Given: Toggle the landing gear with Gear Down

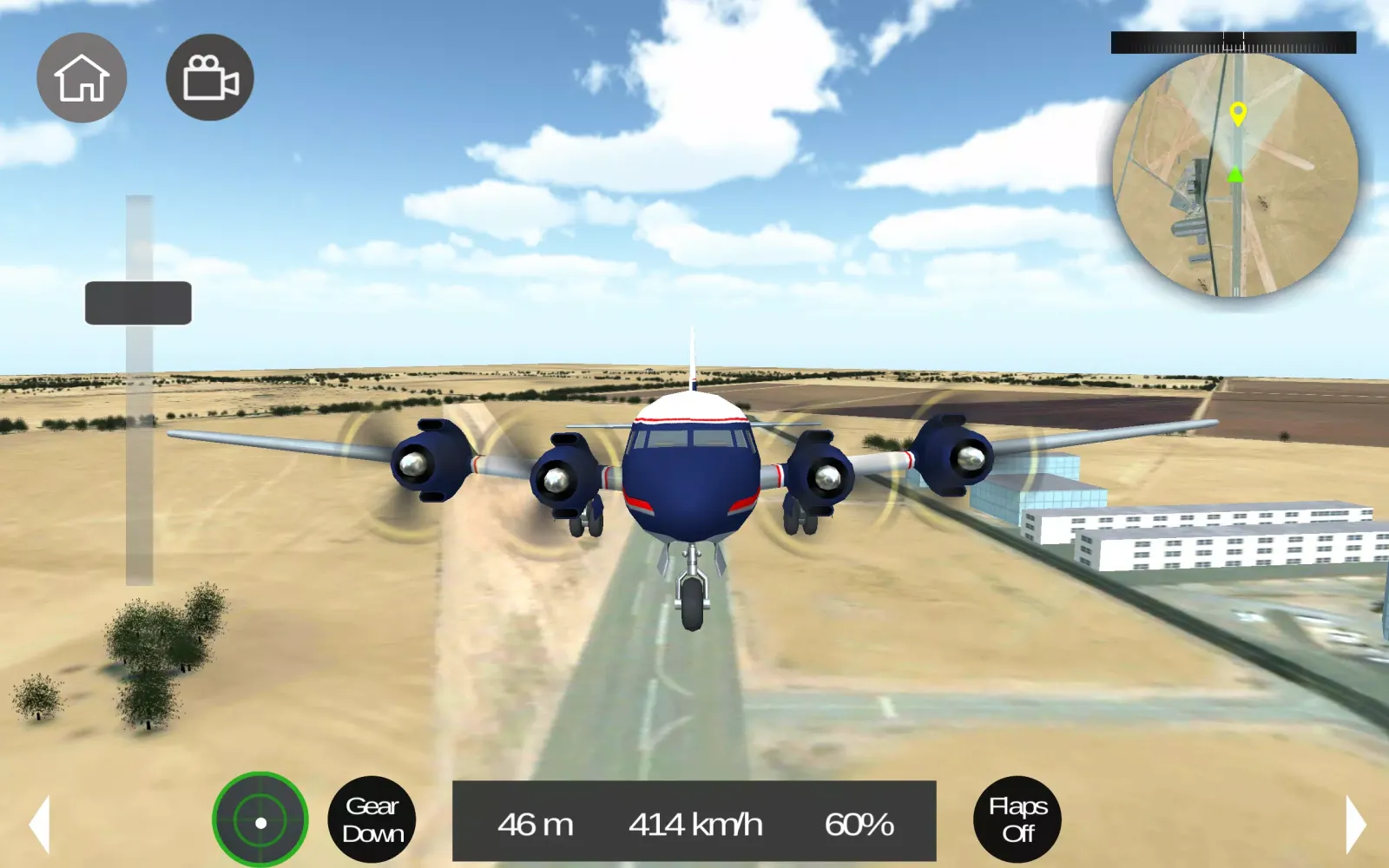Looking at the screenshot, I should click(x=373, y=819).
